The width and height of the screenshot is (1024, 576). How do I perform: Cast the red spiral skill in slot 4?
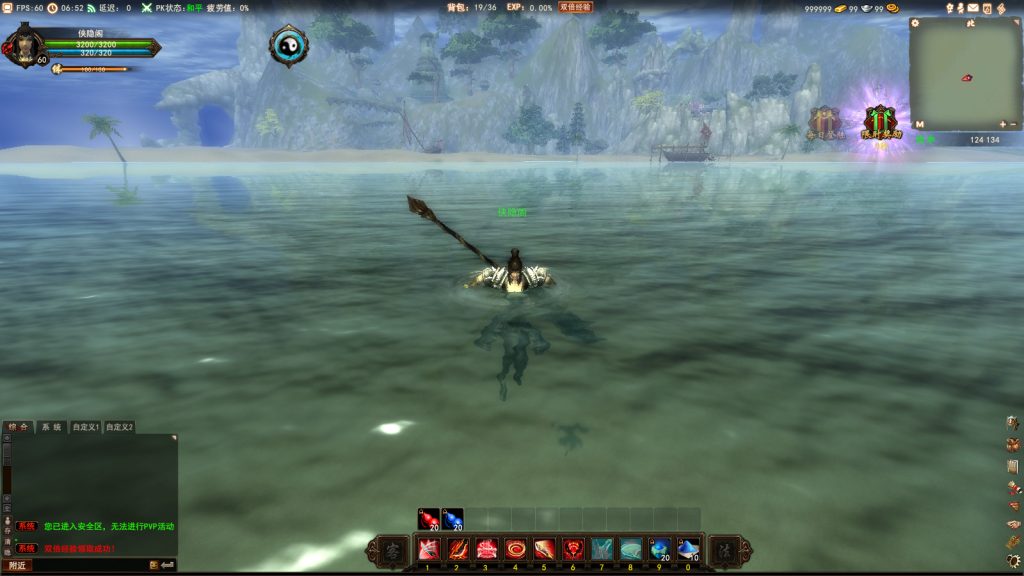pos(515,549)
